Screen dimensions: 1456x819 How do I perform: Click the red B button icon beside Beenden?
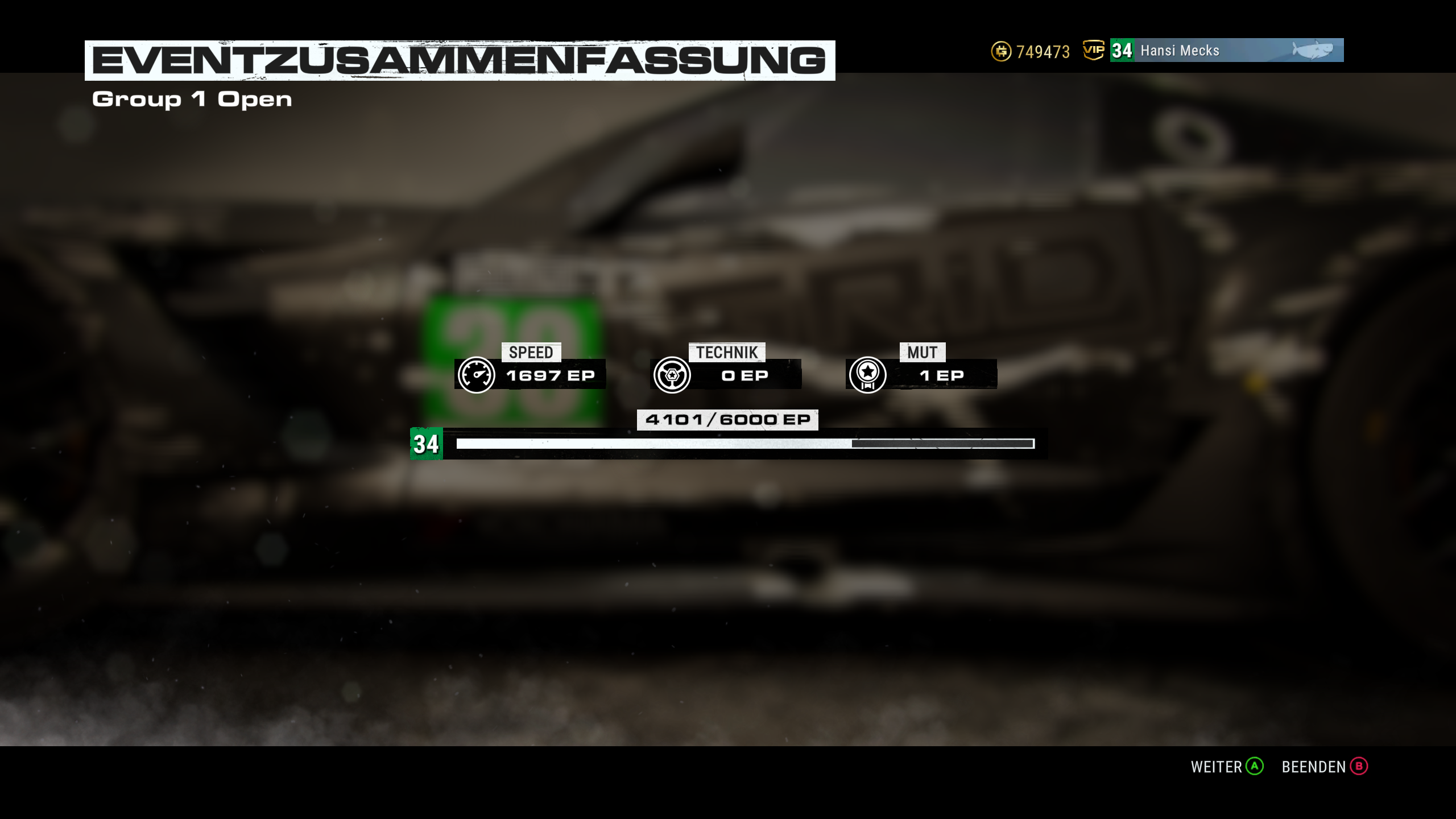1359,767
